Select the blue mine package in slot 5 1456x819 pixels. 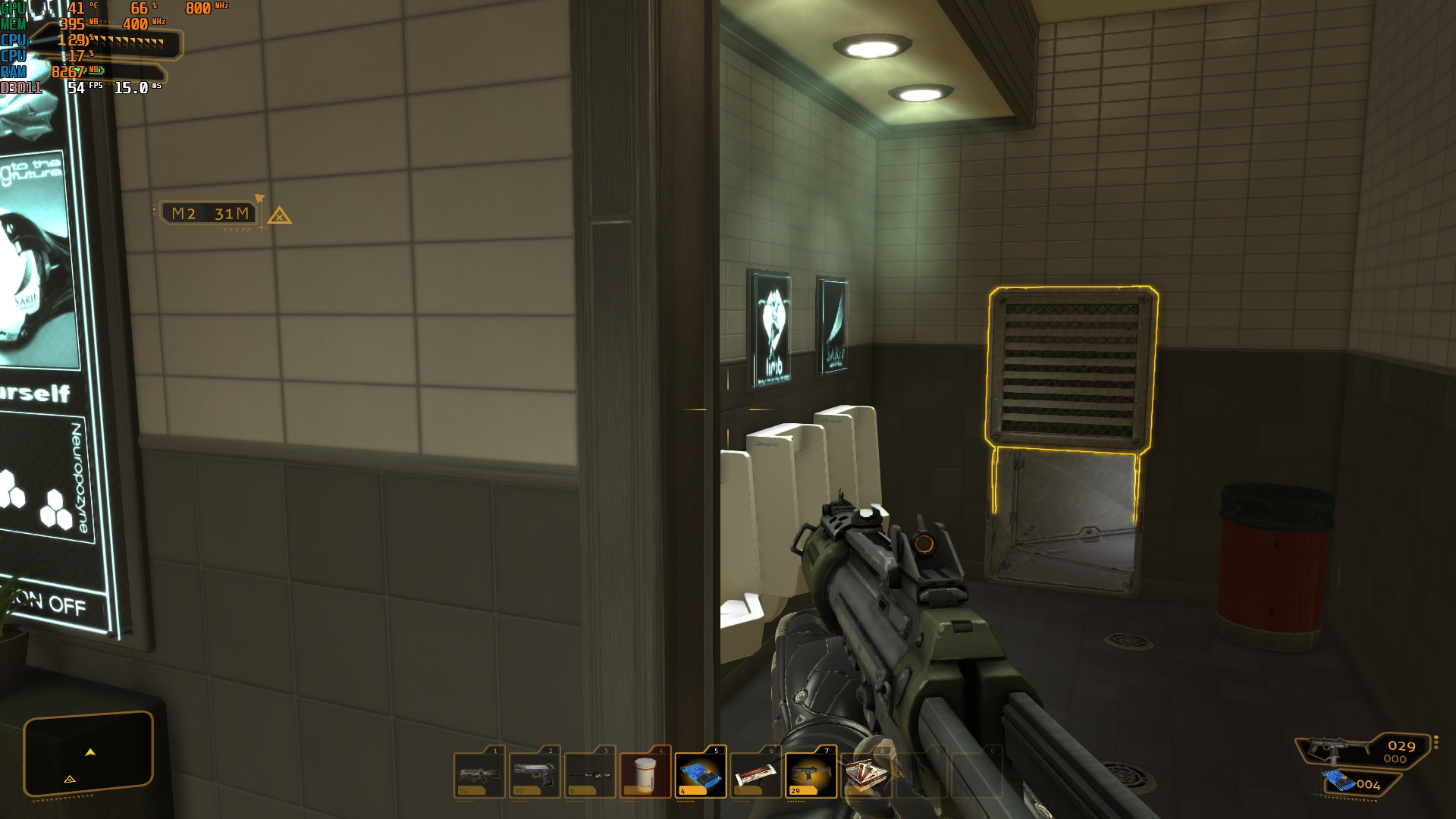(x=701, y=773)
